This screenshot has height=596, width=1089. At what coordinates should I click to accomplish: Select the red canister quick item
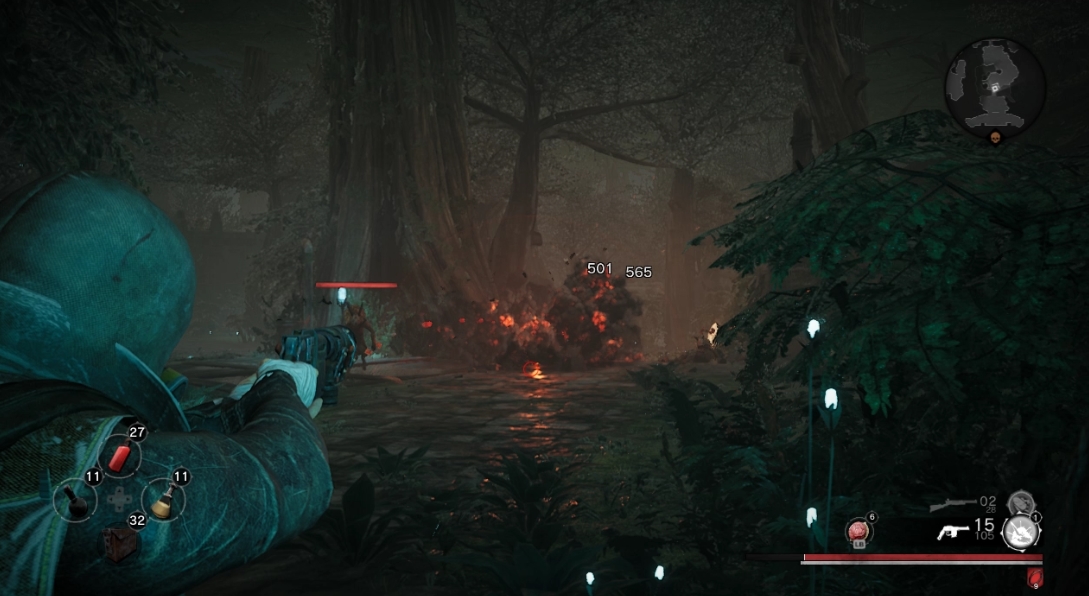pyautogui.click(x=120, y=457)
